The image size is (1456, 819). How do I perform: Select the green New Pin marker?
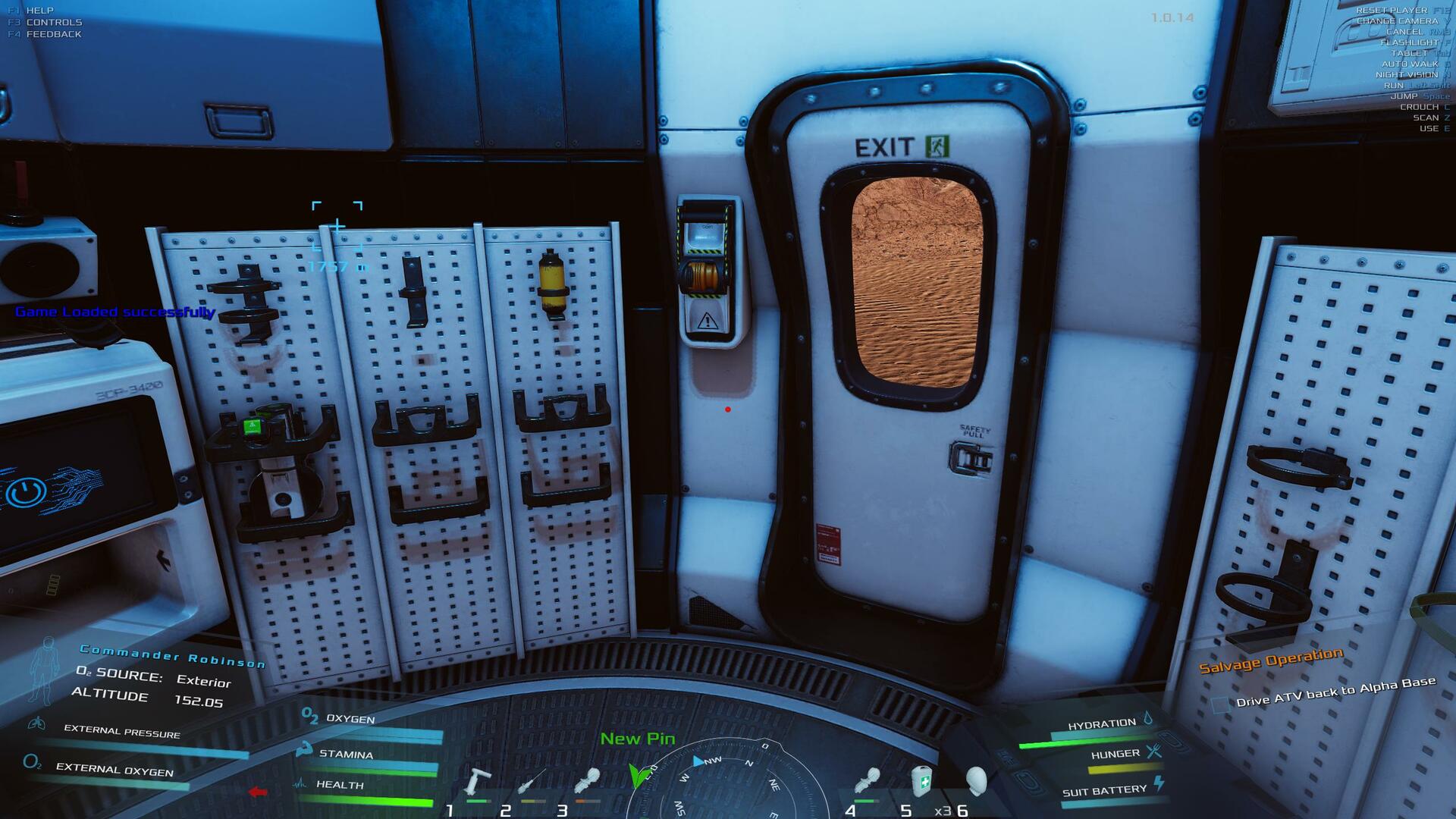click(639, 775)
